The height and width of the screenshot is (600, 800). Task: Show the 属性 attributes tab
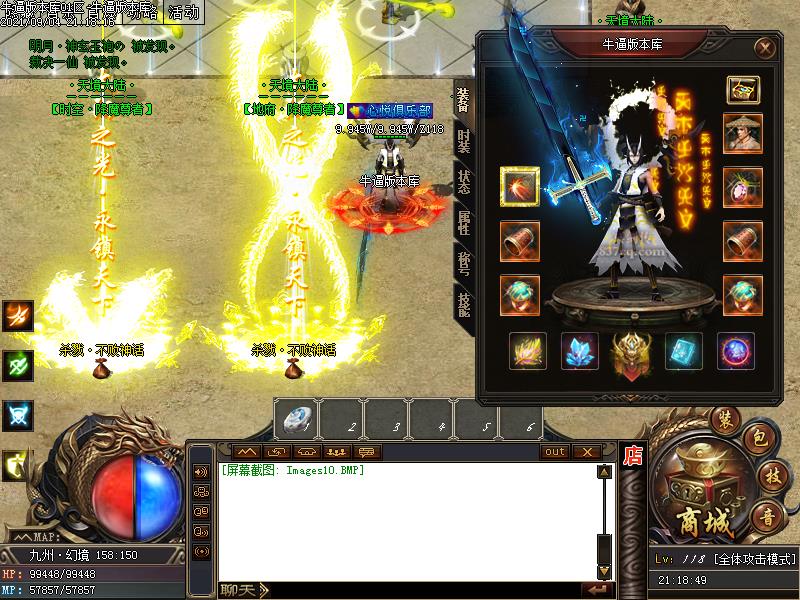click(x=463, y=224)
